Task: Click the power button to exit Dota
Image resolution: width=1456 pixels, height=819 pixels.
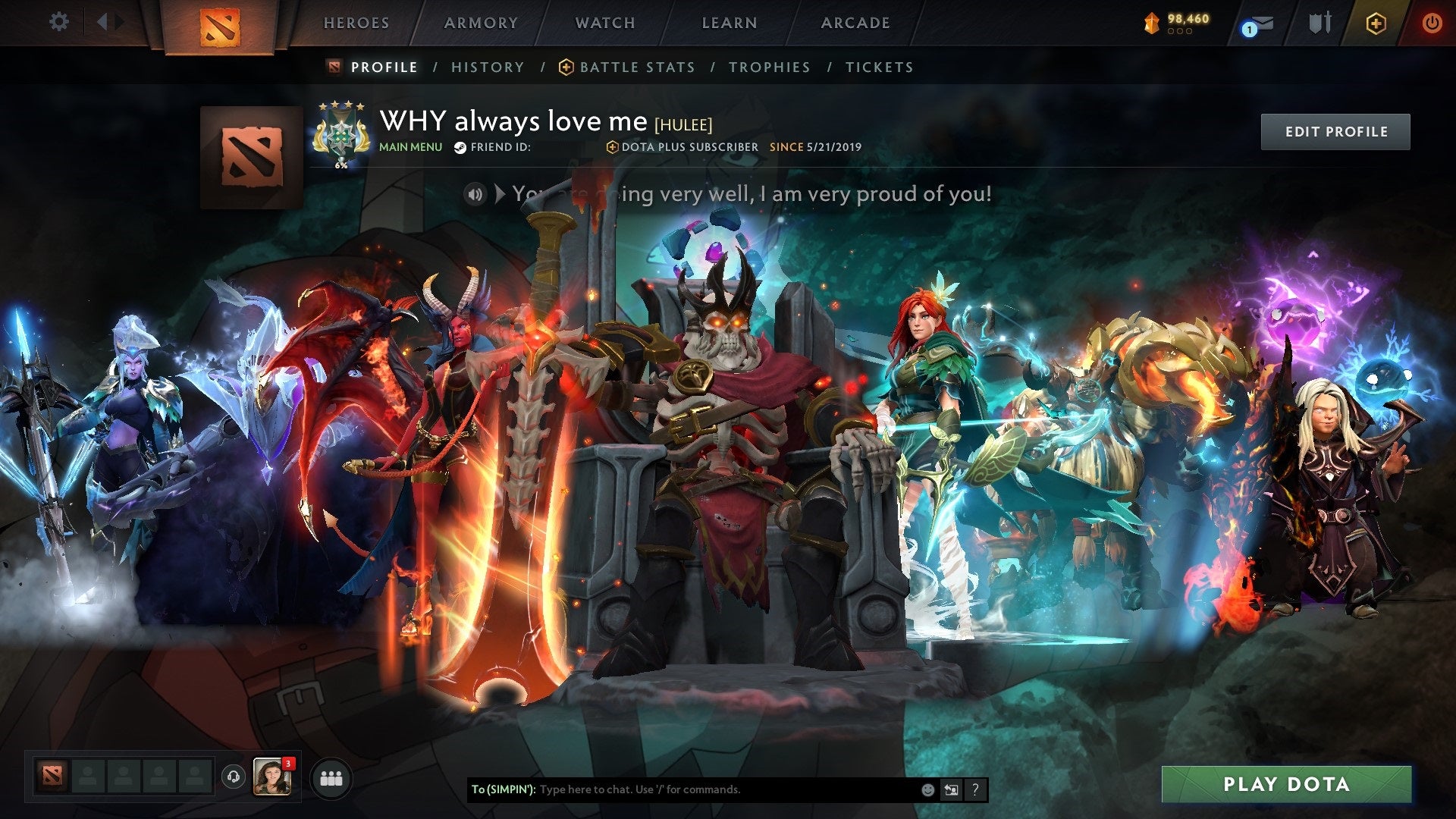Action: click(1432, 23)
